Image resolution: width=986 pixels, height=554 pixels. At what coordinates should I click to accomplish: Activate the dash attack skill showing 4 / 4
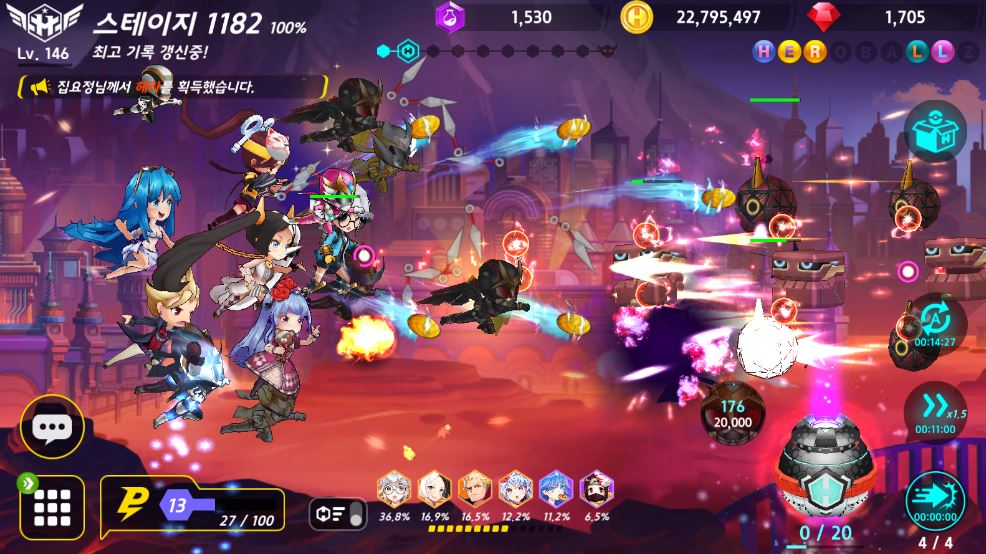tap(935, 499)
